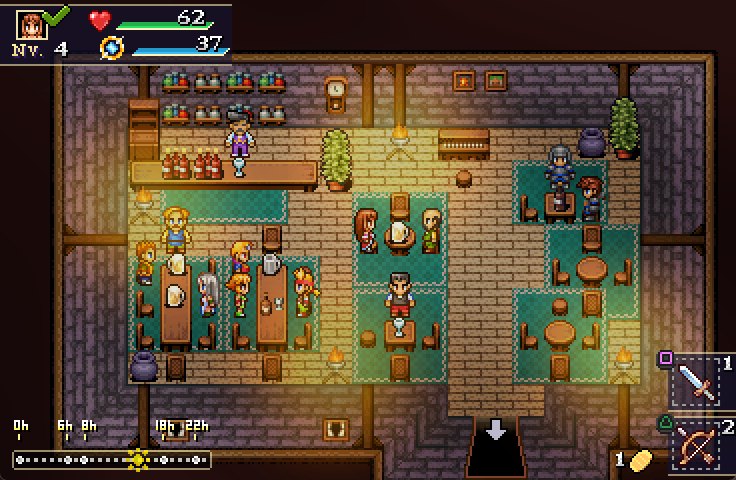The image size is (736, 480).
Task: Click the sun marker on the day timeline
Action: [x=138, y=460]
